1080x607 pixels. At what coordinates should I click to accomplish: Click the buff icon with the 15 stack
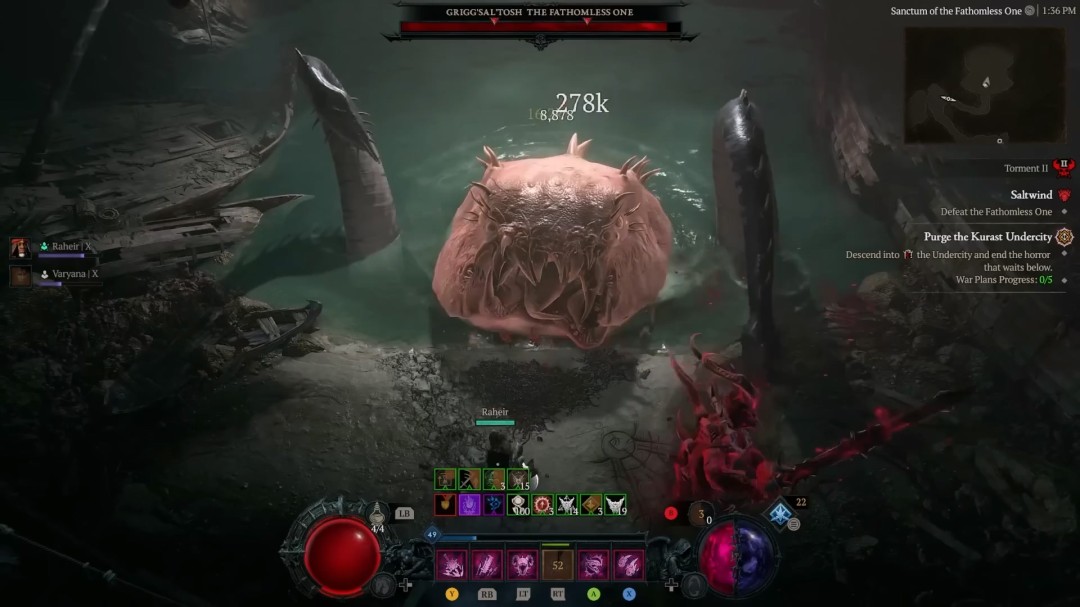[x=518, y=480]
